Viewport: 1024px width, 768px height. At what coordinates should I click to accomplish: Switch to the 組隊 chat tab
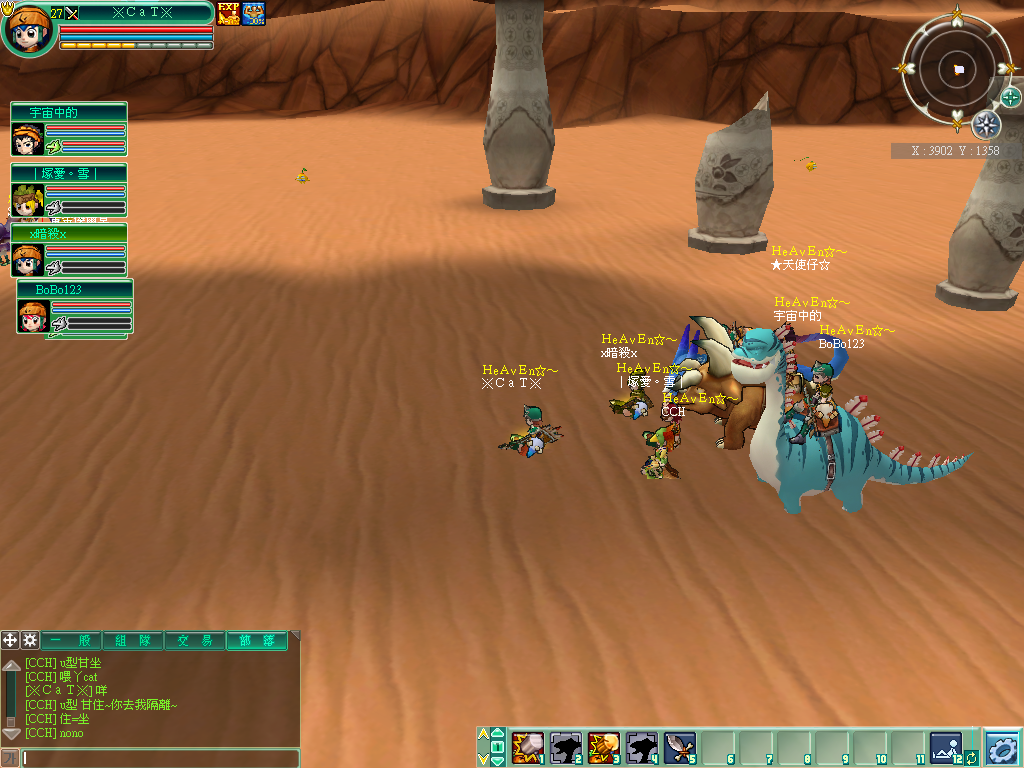(134, 641)
